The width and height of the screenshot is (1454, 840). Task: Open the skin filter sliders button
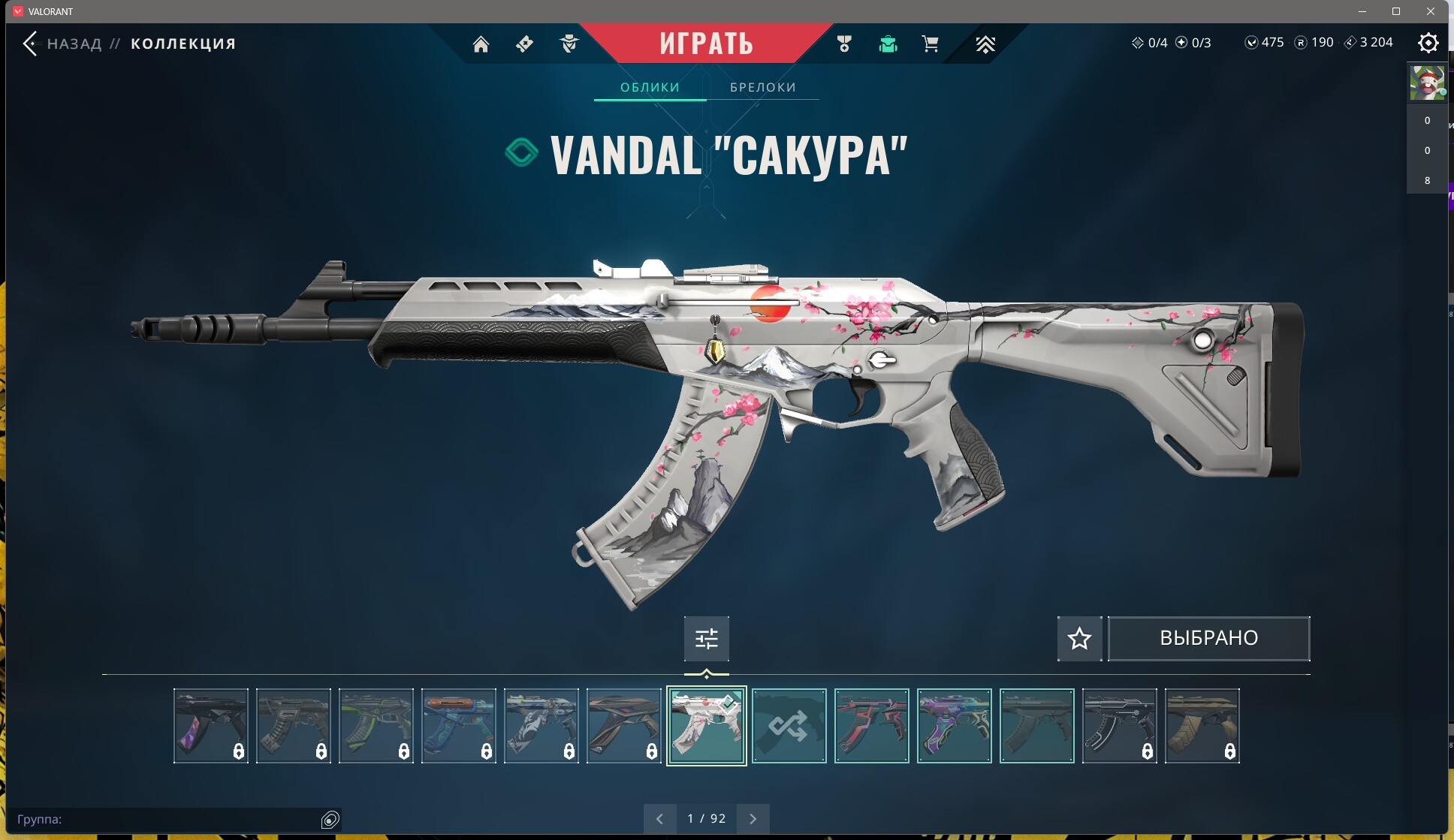coord(706,638)
